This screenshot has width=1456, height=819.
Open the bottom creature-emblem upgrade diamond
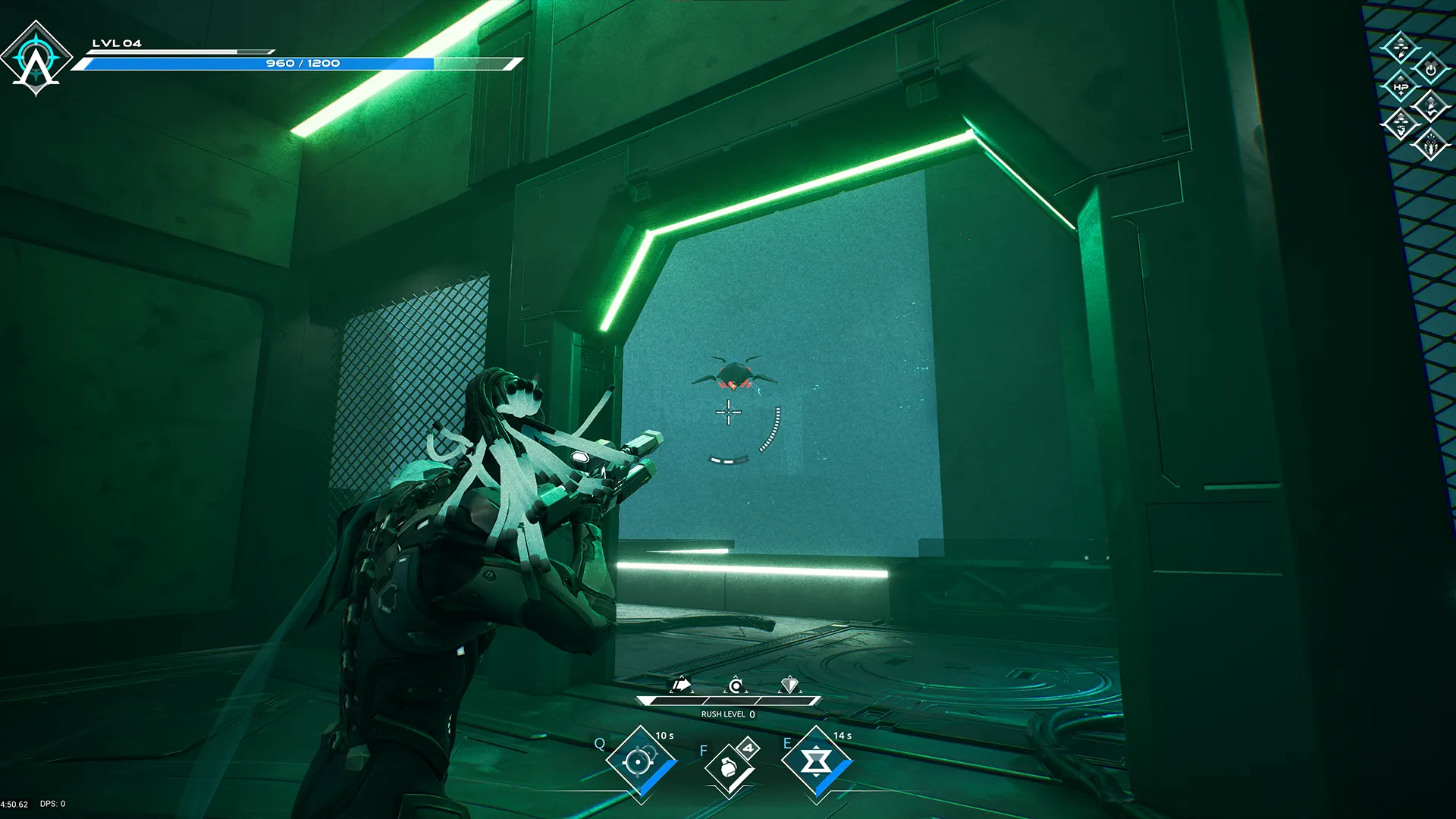tap(1430, 145)
